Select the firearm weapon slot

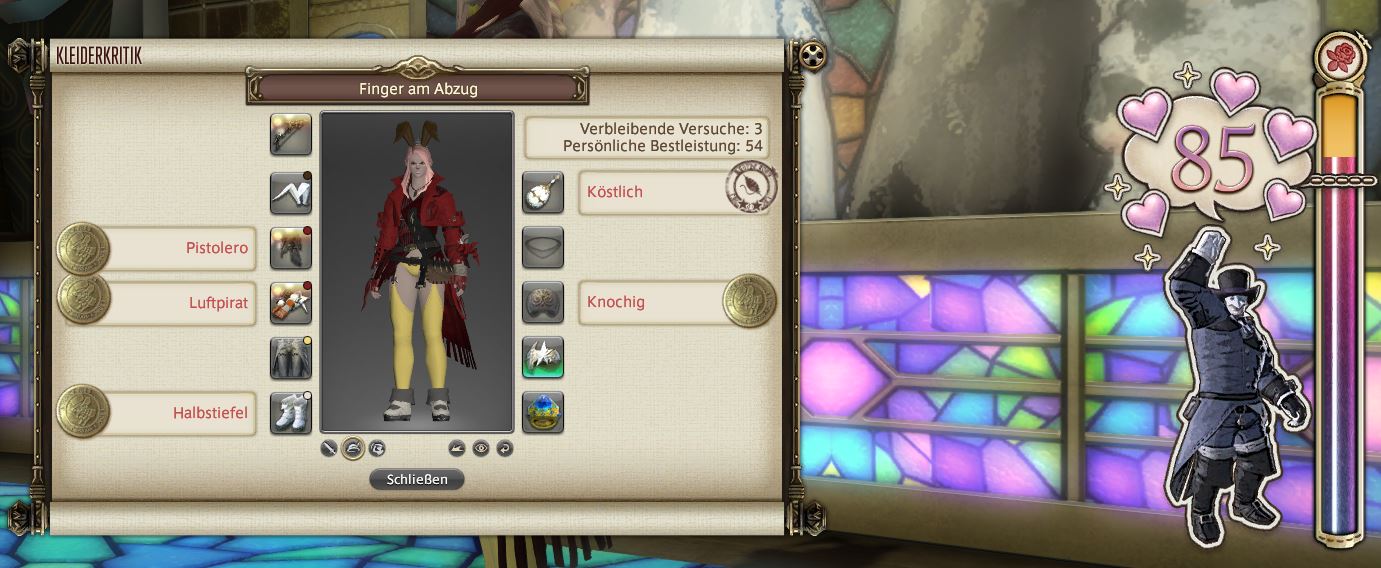[x=291, y=134]
